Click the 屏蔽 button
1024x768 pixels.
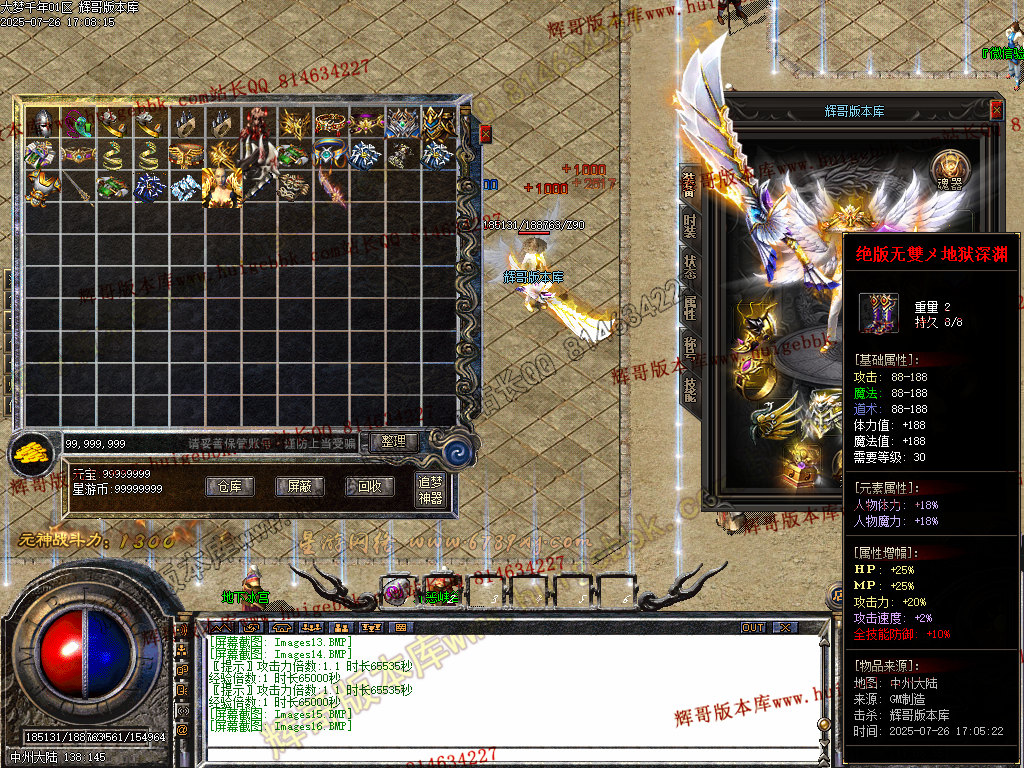point(299,487)
